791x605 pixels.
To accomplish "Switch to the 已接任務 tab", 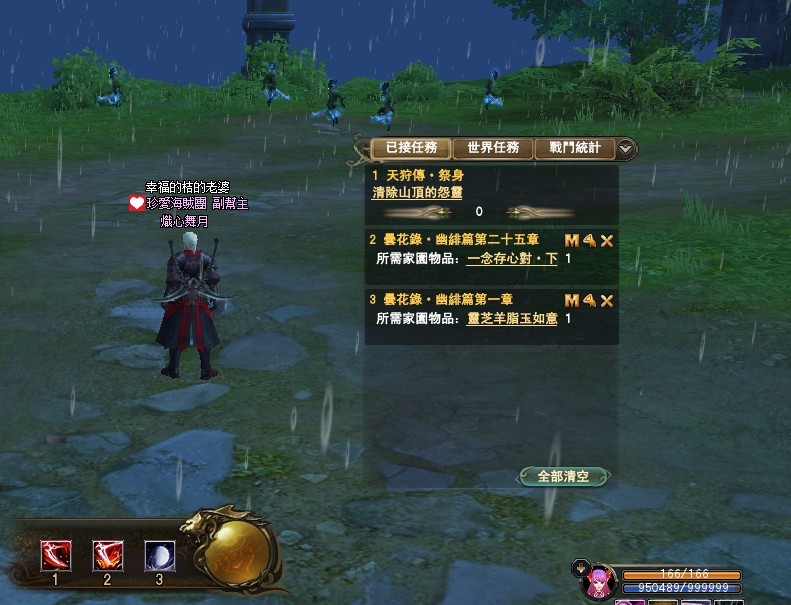I will 411,148.
